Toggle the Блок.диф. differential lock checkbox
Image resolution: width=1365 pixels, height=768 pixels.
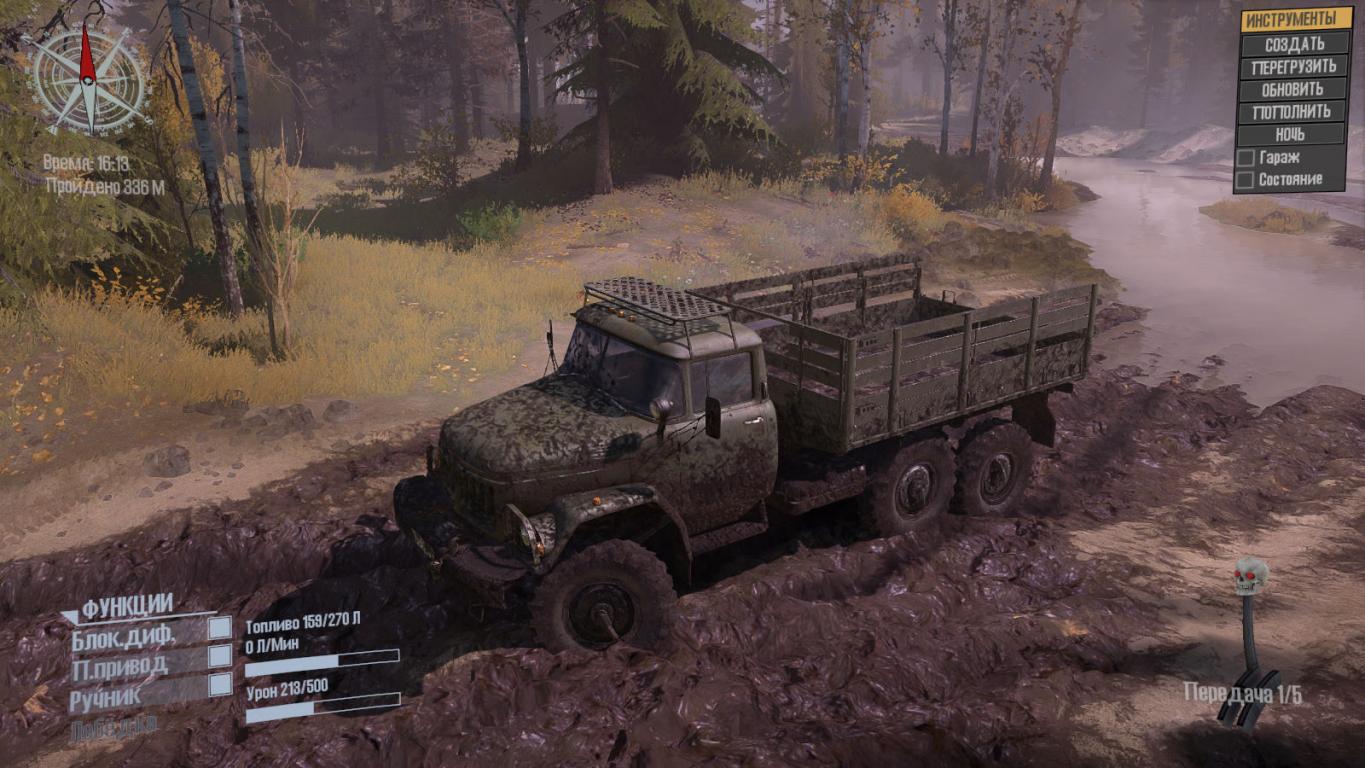click(219, 628)
